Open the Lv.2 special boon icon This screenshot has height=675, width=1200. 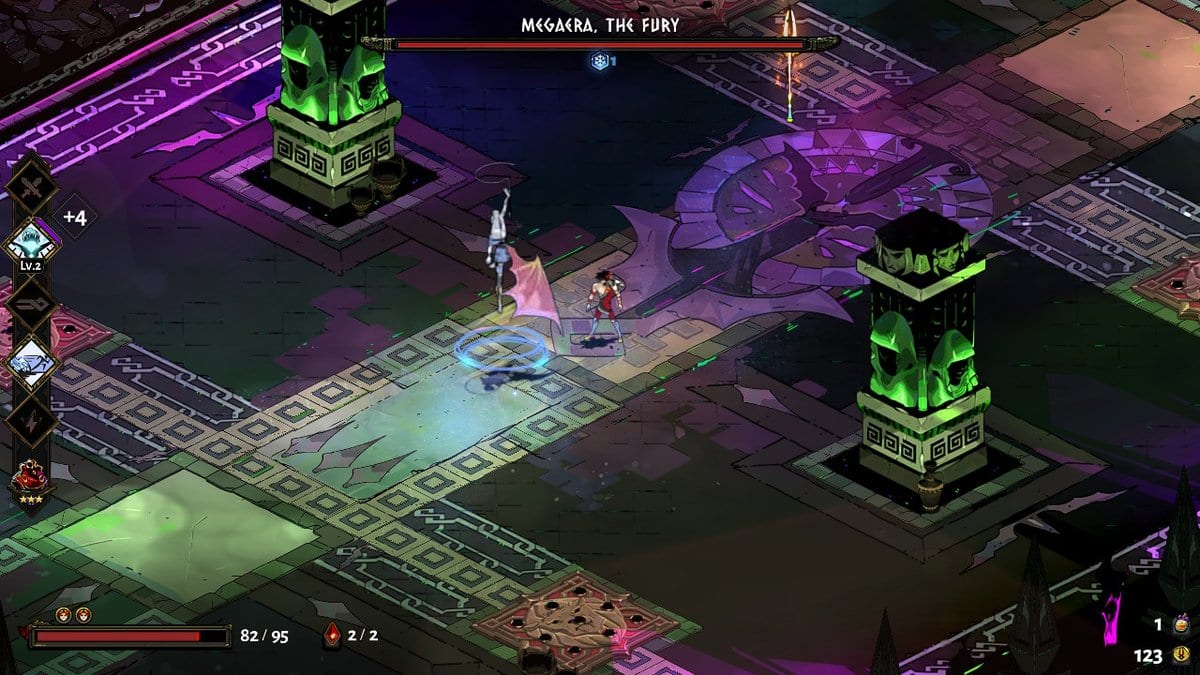pos(31,243)
